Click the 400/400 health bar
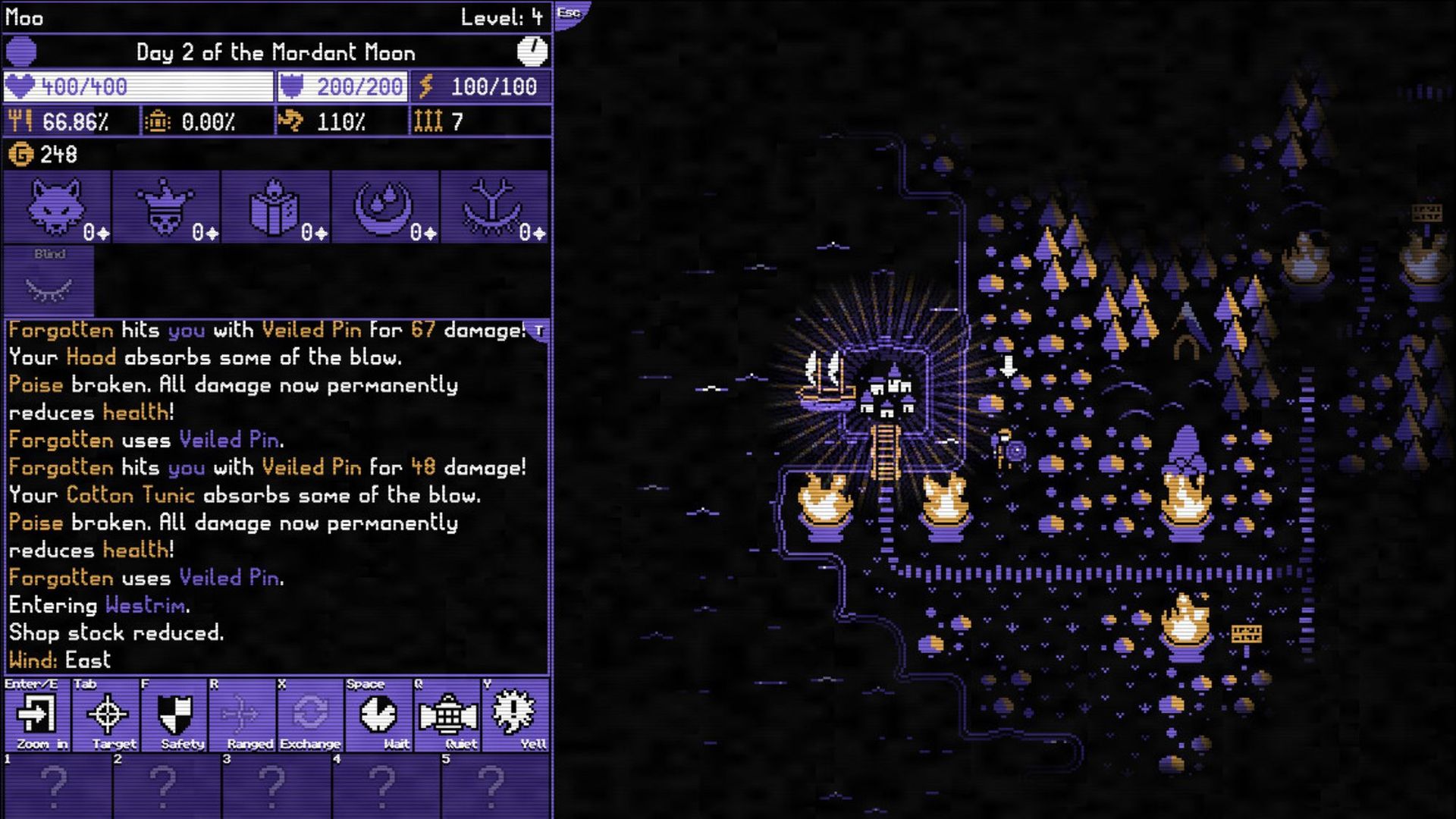 coord(136,86)
